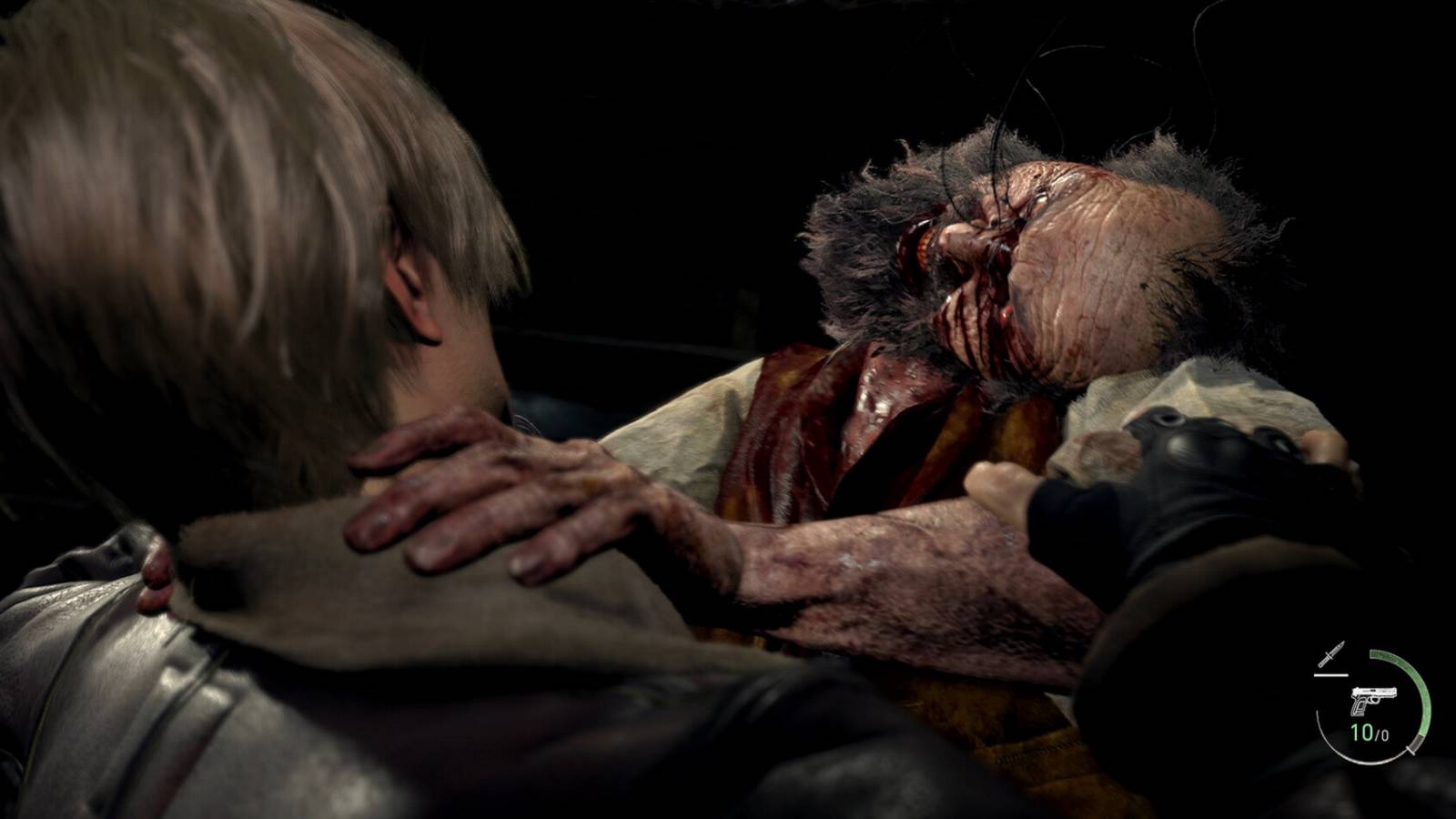Click the knife blade in the HUD
This screenshot has width=1456, height=819.
tap(1338, 647)
